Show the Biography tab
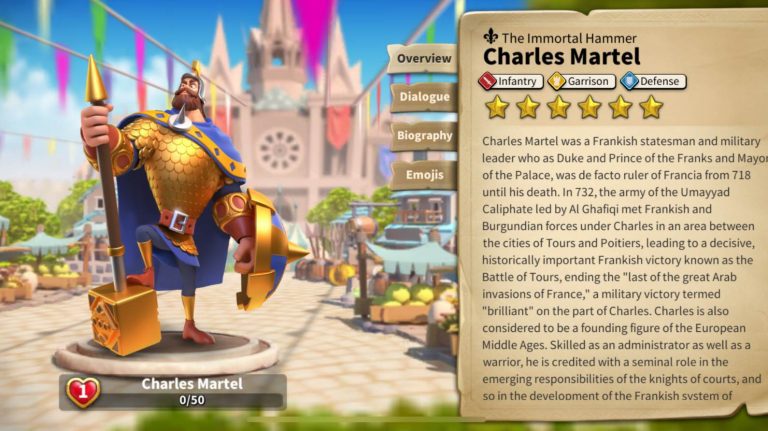 coord(423,136)
